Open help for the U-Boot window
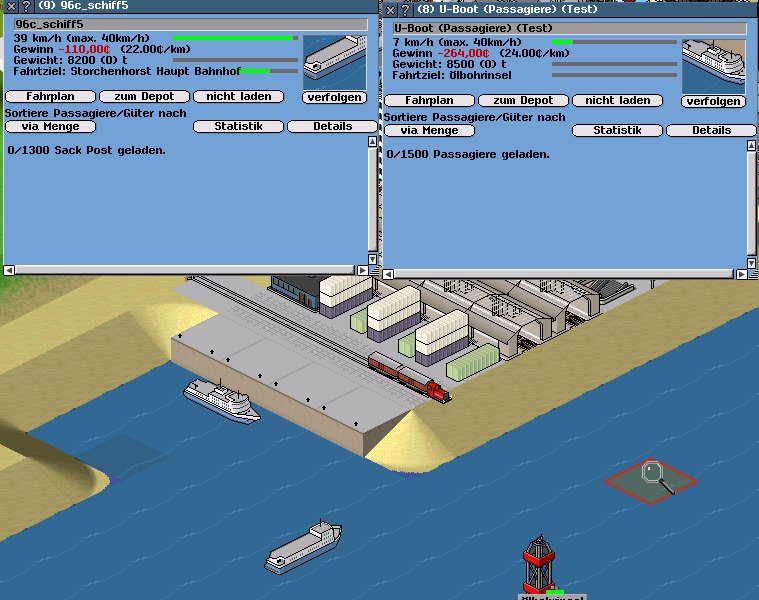 [404, 10]
